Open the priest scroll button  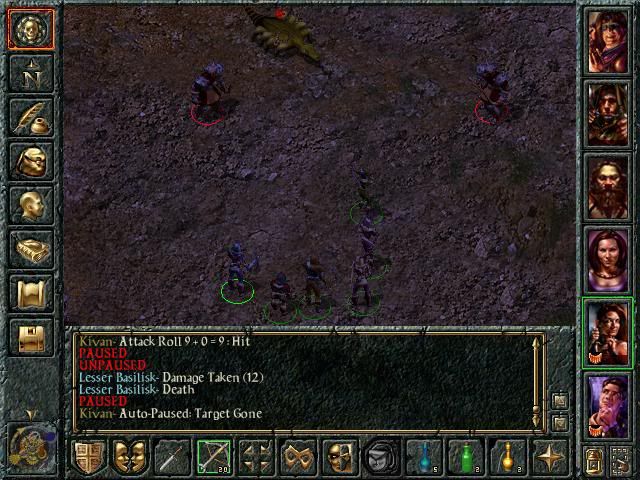click(30, 292)
